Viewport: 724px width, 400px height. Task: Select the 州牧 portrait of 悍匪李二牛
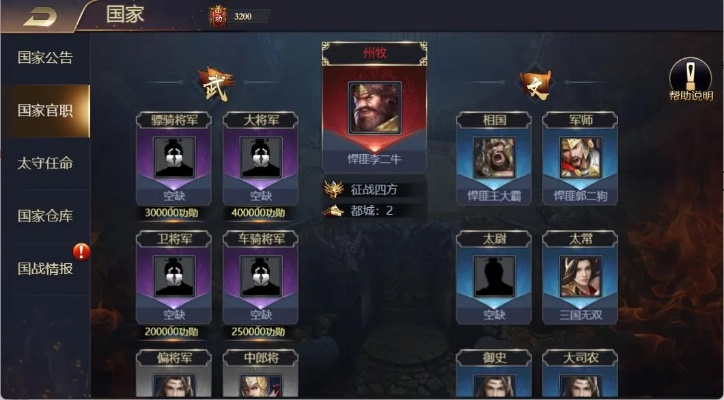[374, 107]
